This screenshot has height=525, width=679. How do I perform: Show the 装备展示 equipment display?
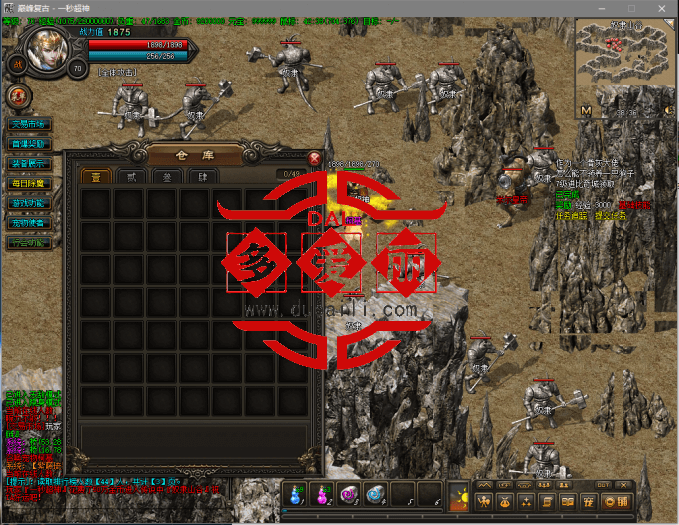coord(28,164)
